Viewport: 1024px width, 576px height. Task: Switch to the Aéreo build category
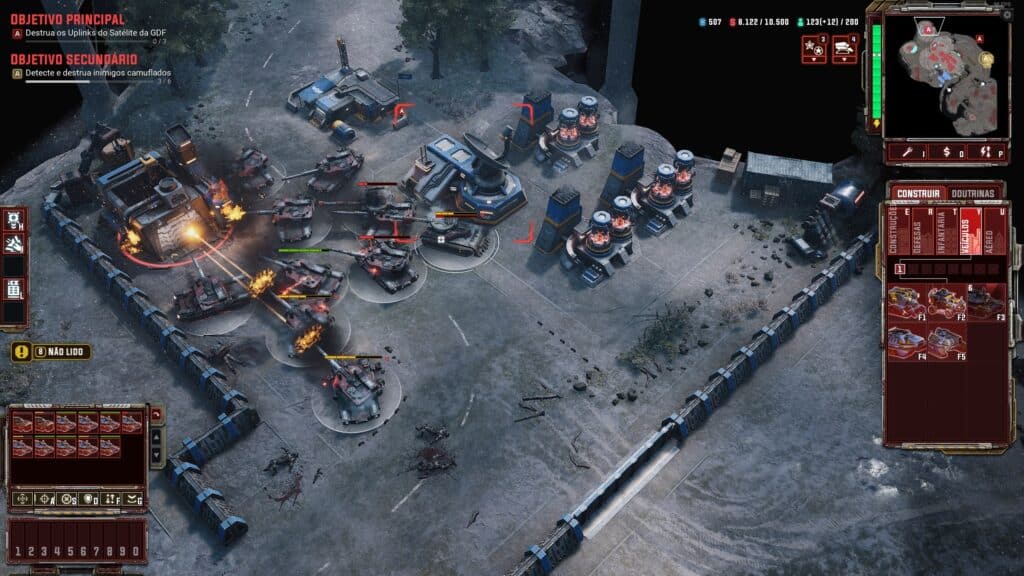pos(992,231)
